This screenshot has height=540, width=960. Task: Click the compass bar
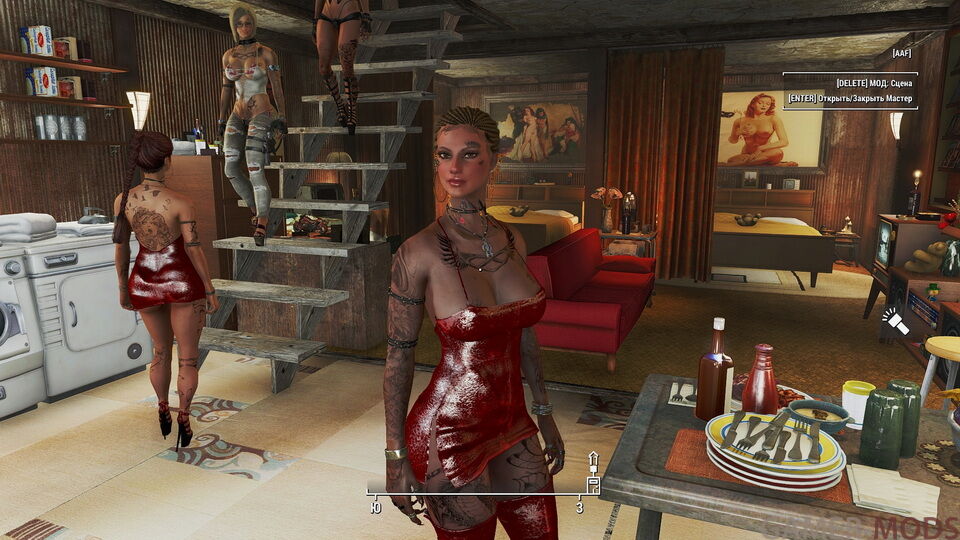(478, 492)
